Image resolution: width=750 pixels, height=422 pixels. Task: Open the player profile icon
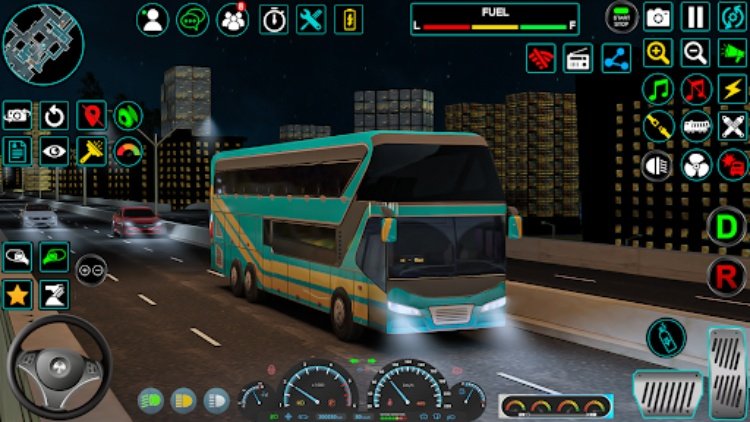[x=153, y=19]
